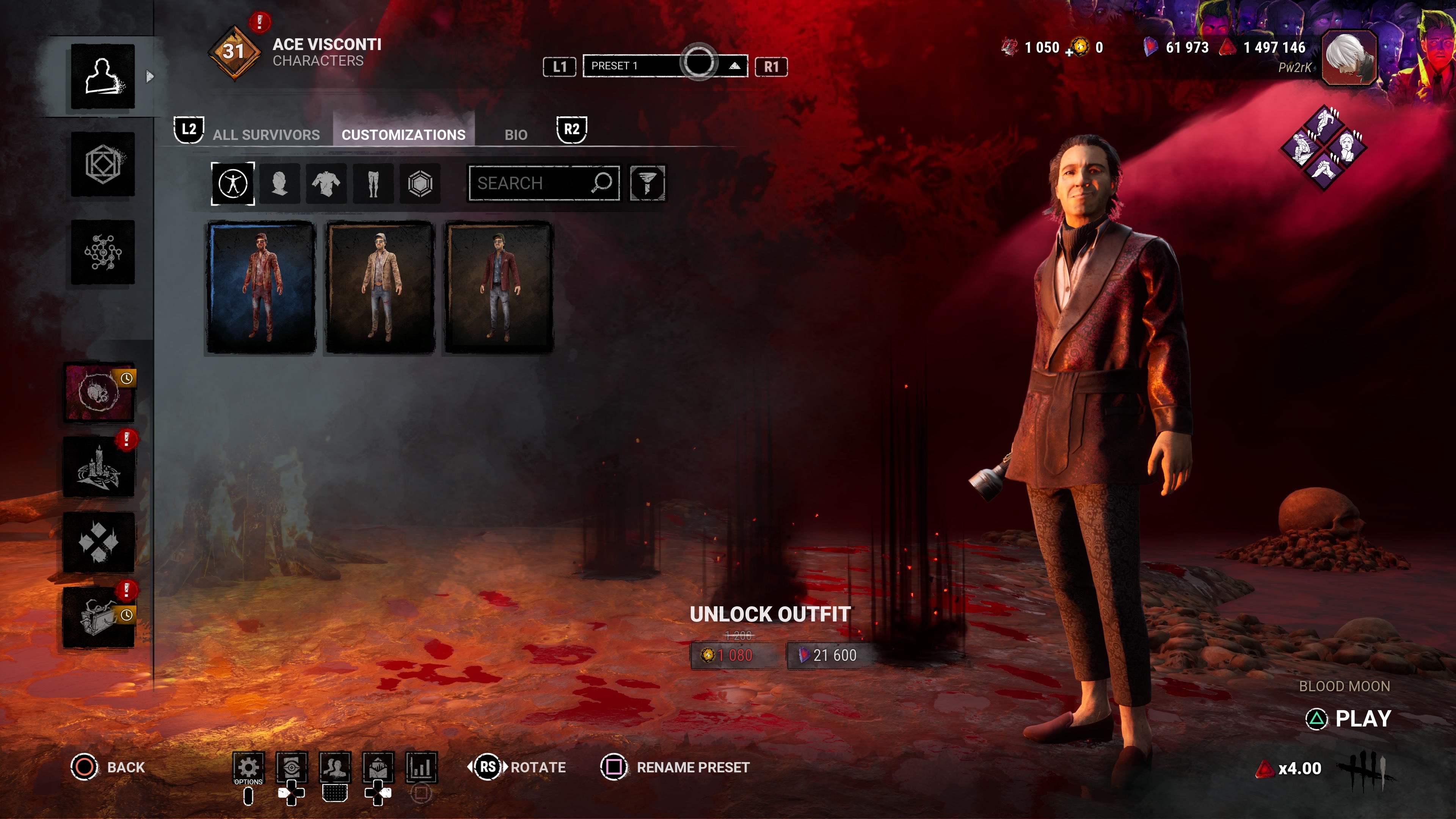Open the Bio tab
Screen dimensions: 1456x819
pos(516,135)
